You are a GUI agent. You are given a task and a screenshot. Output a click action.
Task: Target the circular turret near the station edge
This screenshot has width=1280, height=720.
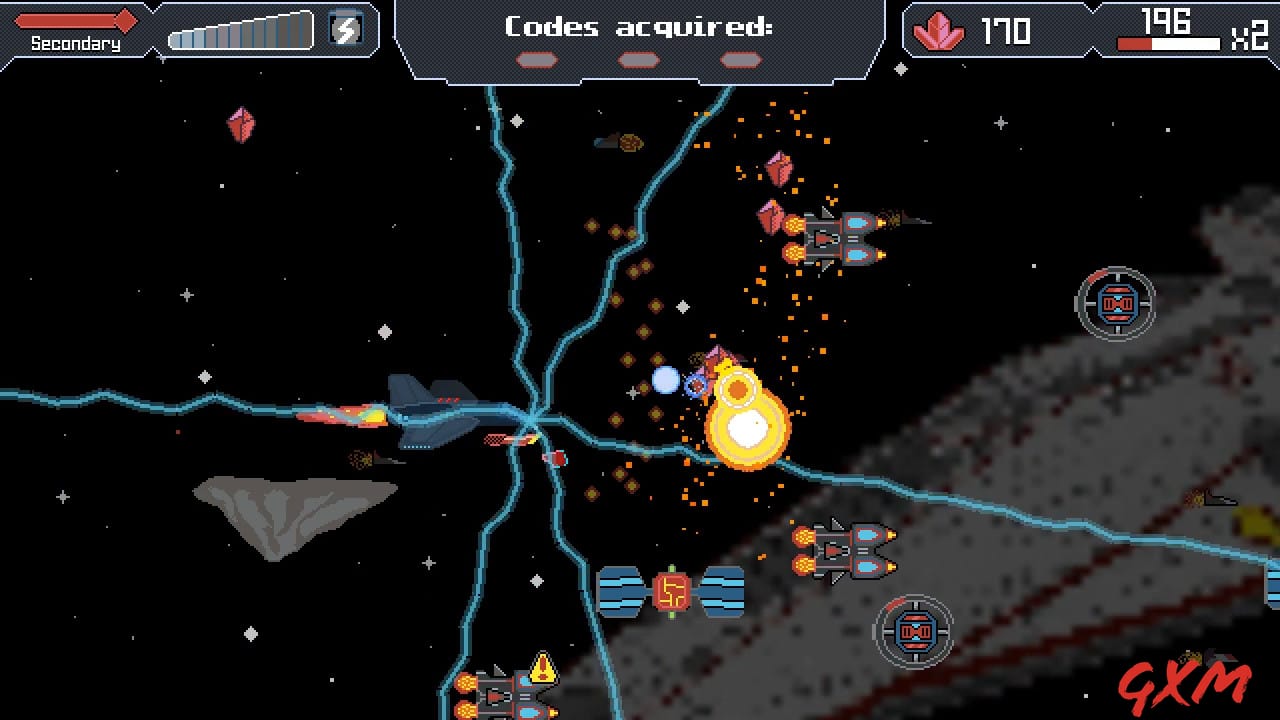point(1115,303)
